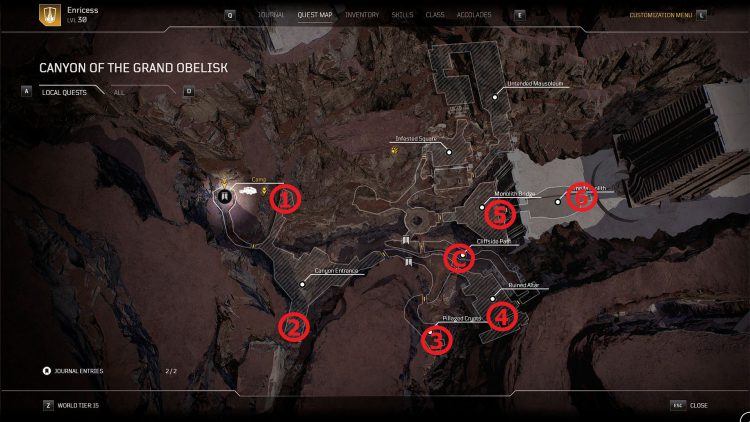Open the Customization Menu
Image resolution: width=750 pixels, height=422 pixels.
click(660, 16)
